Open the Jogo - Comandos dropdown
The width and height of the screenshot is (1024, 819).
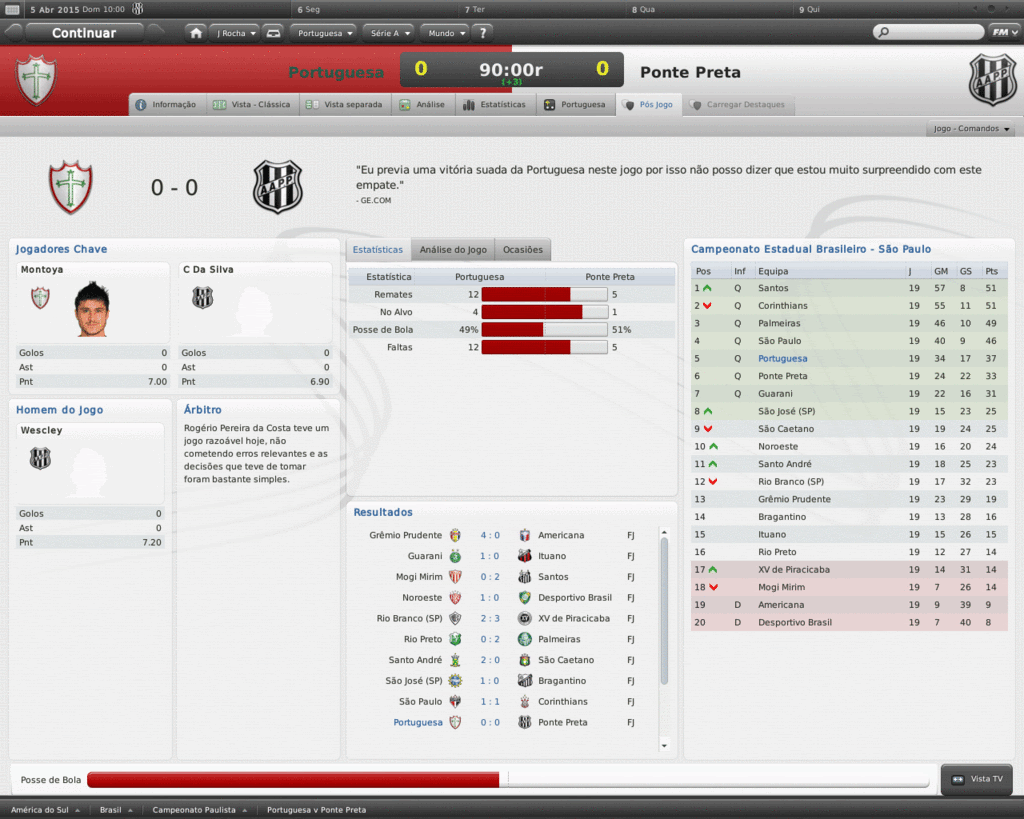971,129
